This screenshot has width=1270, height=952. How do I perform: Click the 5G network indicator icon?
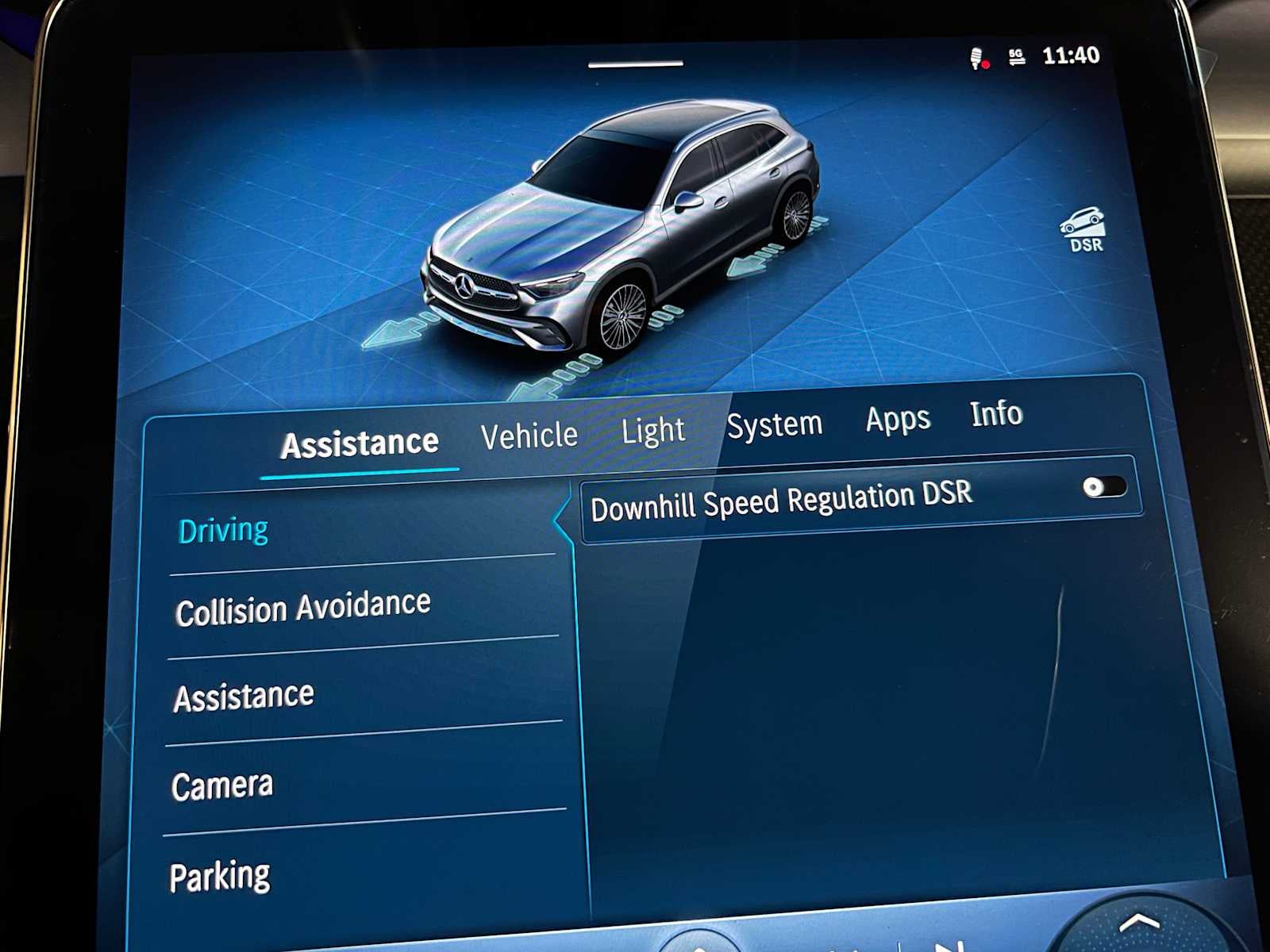tap(1017, 56)
